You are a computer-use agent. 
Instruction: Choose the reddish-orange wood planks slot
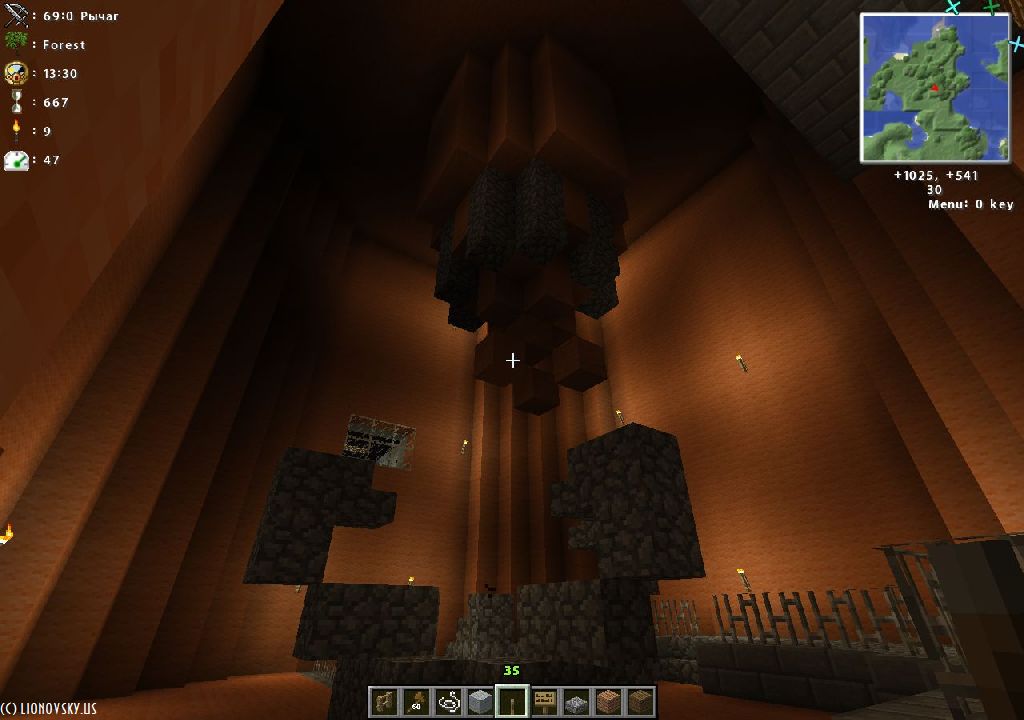(608, 701)
